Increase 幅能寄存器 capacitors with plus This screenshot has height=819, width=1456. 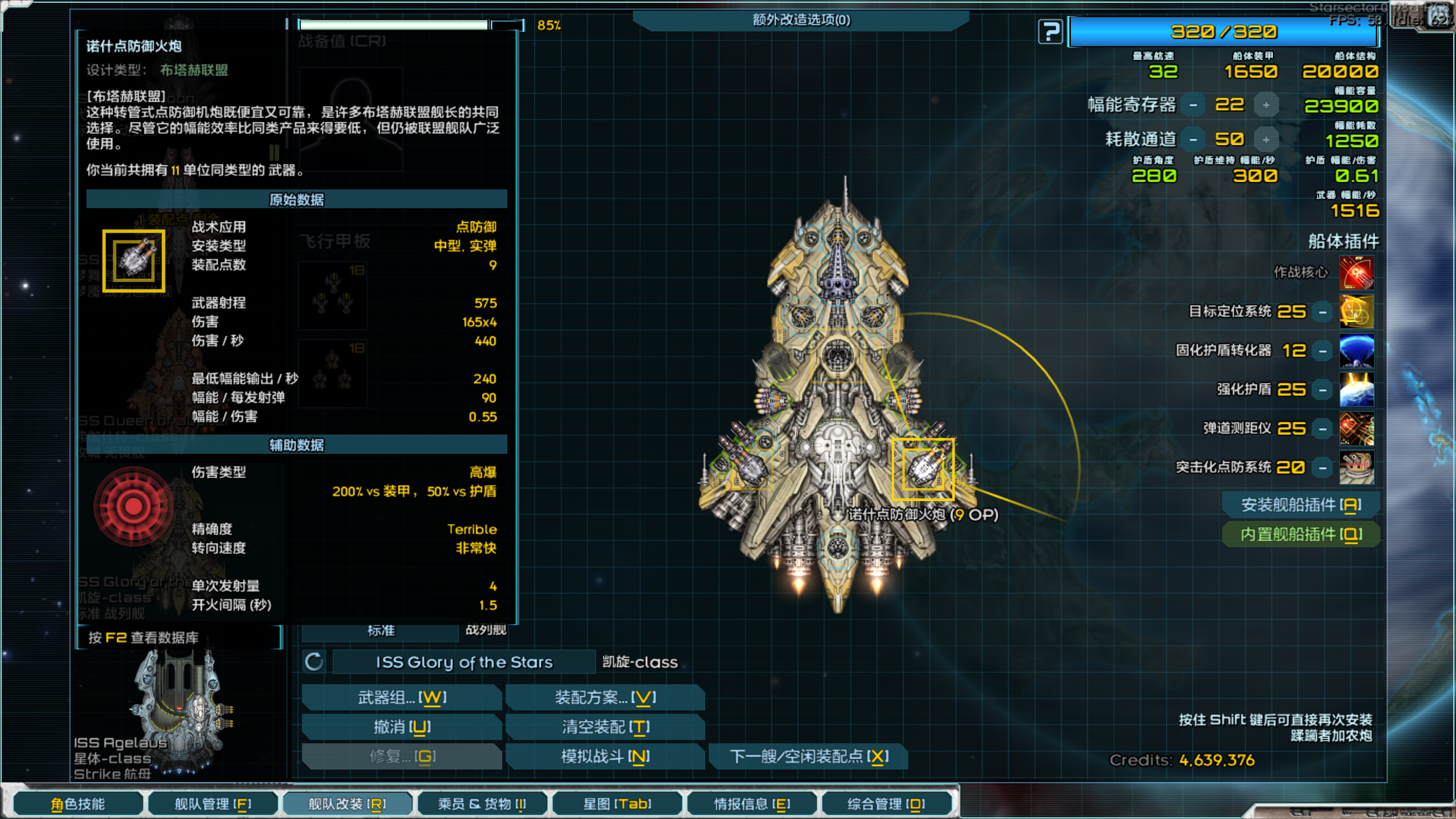1266,105
